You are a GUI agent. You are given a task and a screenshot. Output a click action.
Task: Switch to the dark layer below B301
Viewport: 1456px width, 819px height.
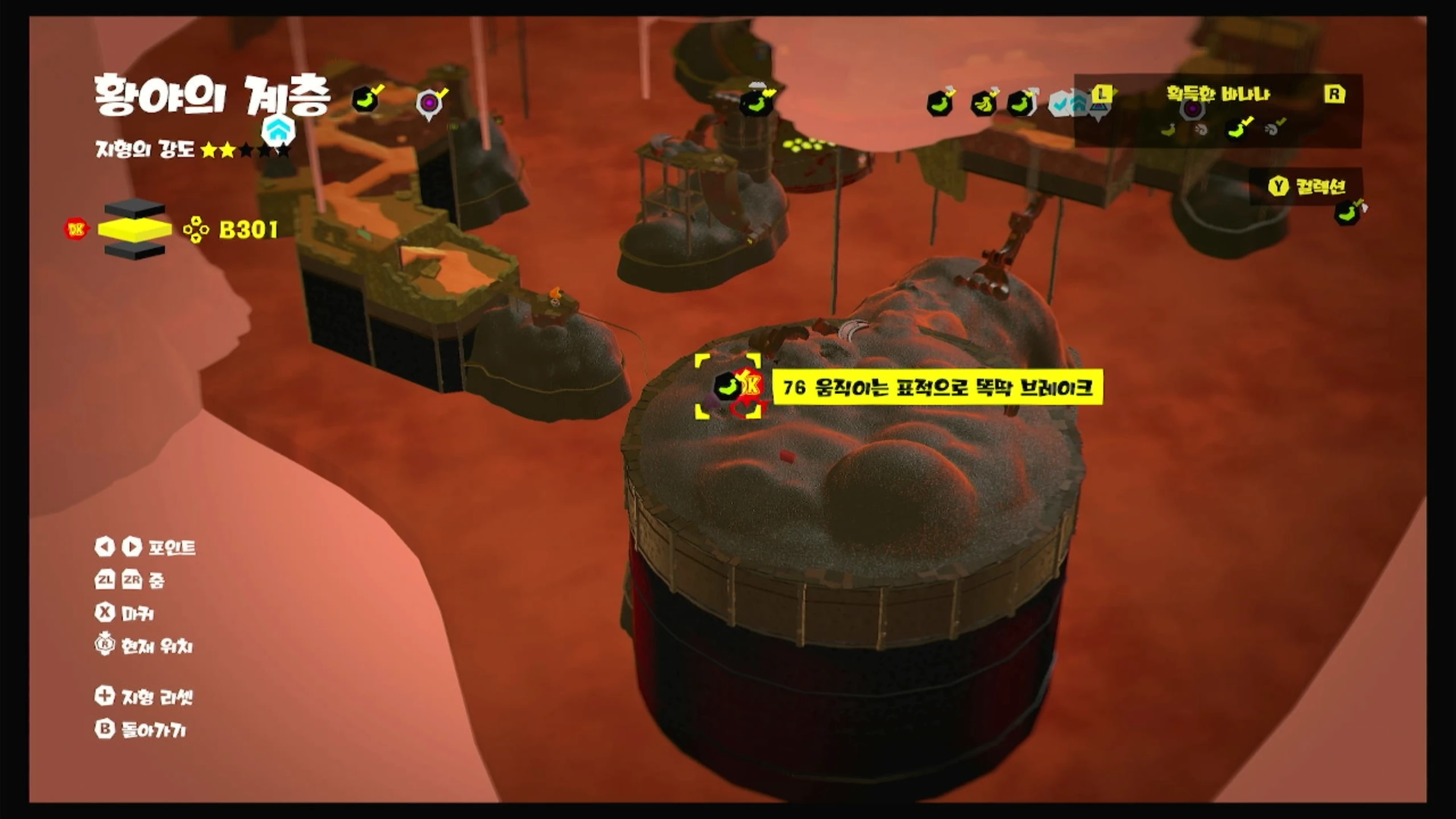click(135, 250)
